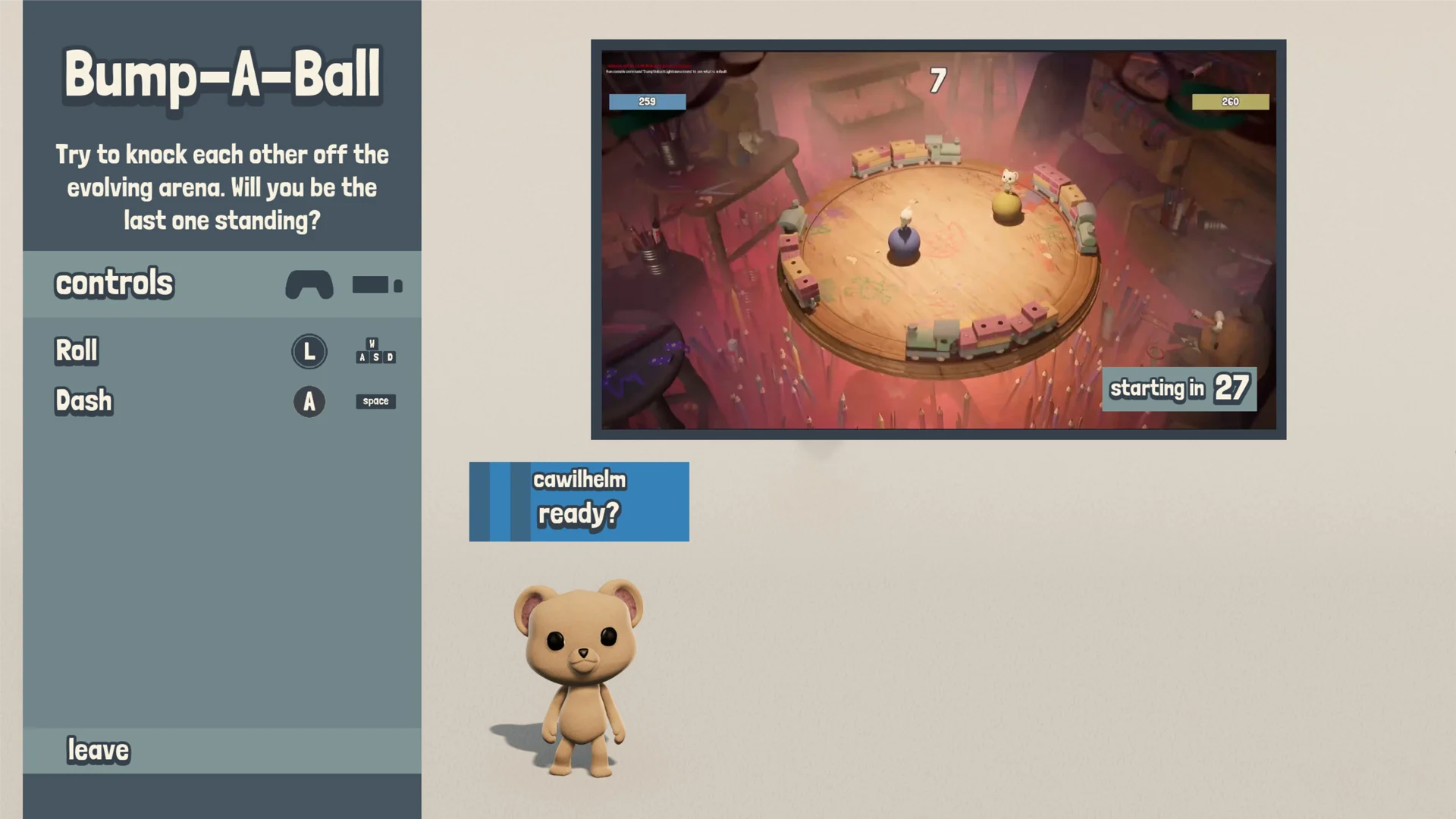Click the yellow score badge showing 260
The image size is (1456, 819).
click(x=1230, y=100)
